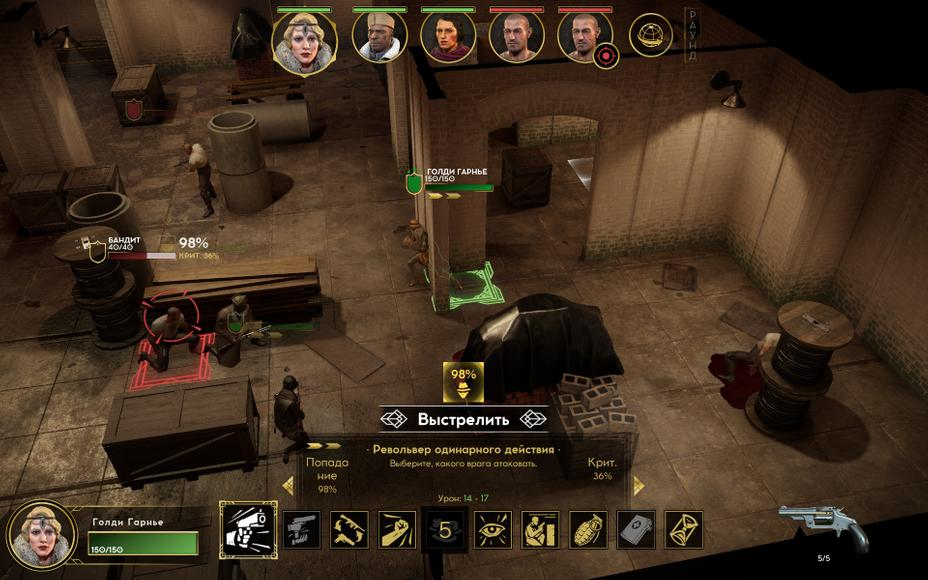
Task: End turn with the hourglass icon
Action: pyautogui.click(x=684, y=530)
